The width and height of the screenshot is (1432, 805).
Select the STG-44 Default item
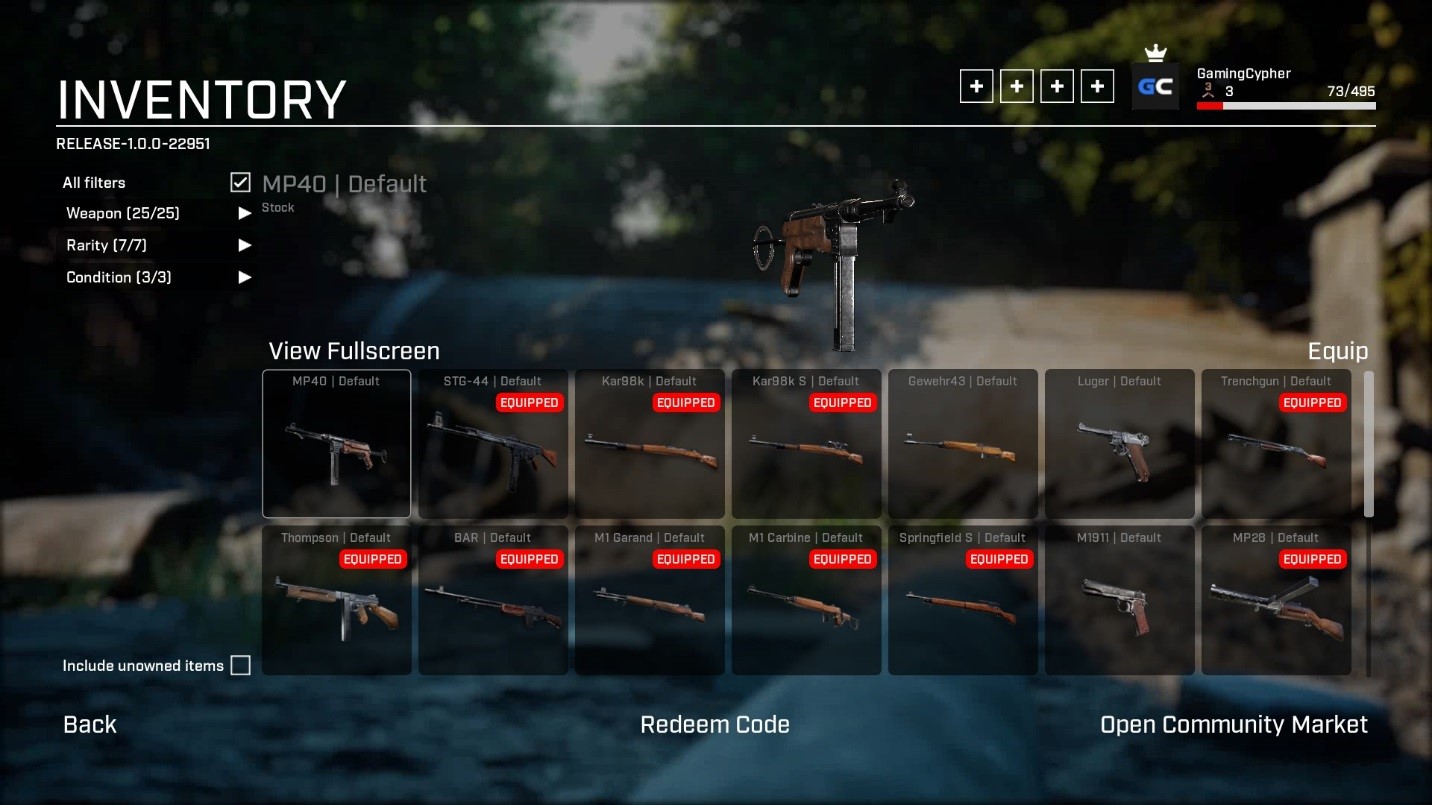coord(493,444)
